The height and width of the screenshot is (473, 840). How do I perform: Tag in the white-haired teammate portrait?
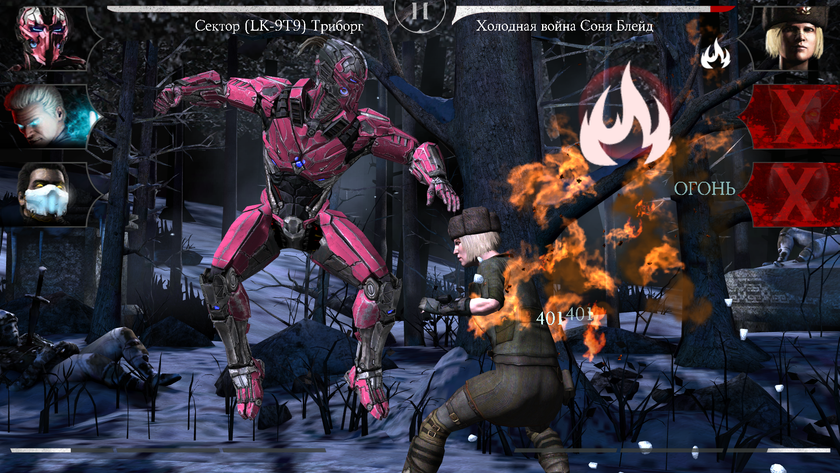pos(45,113)
